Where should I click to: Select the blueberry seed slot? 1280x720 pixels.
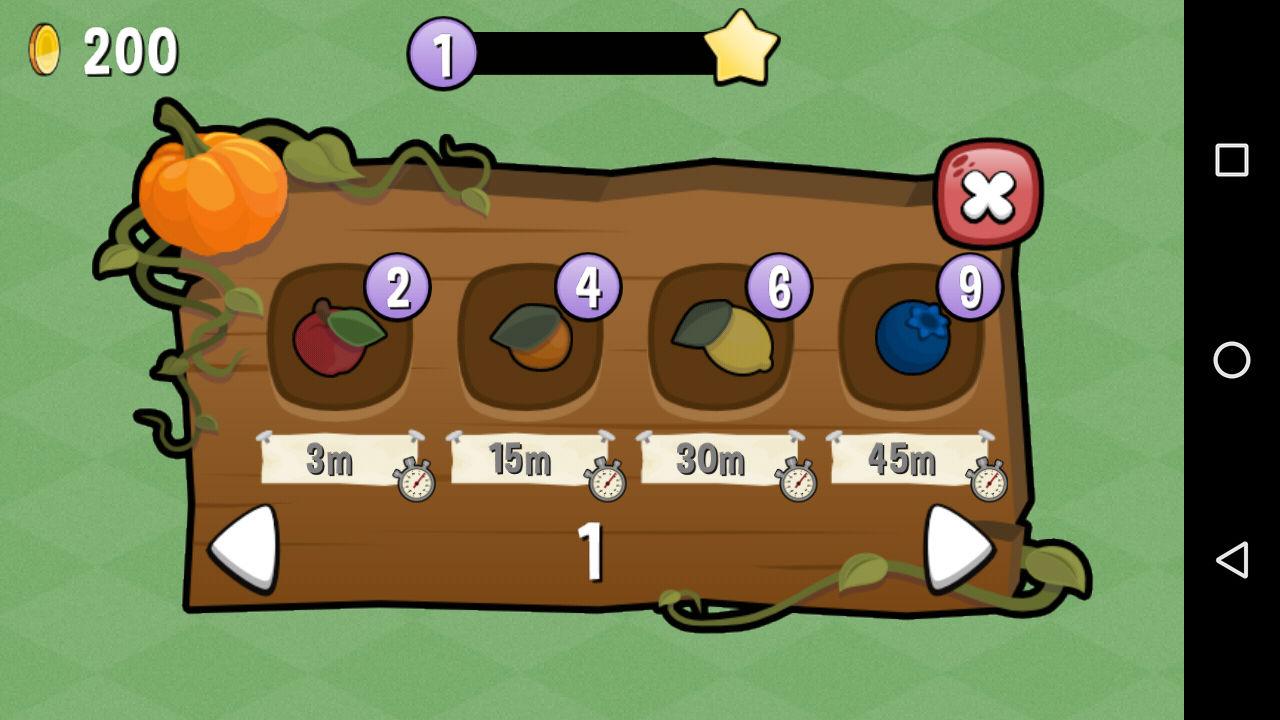pos(911,338)
